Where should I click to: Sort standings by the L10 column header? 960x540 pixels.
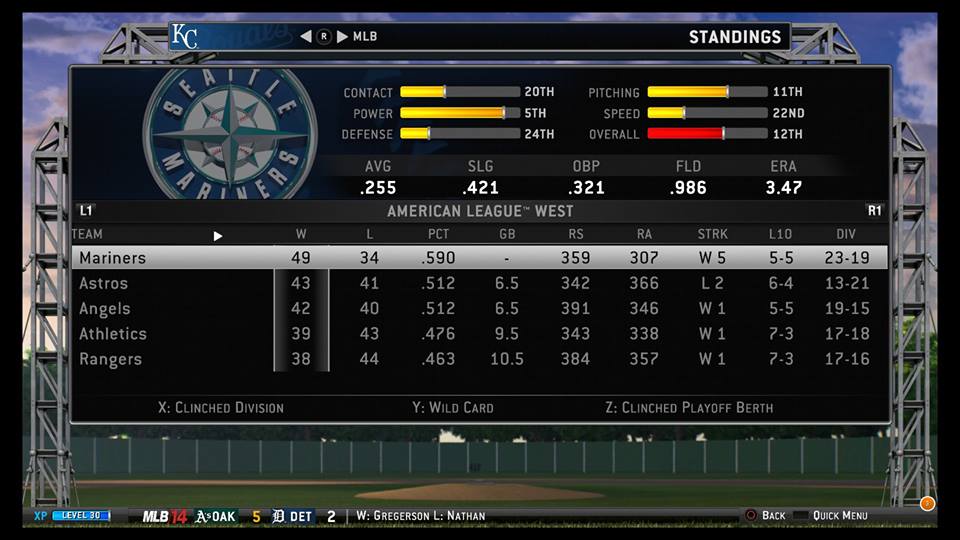click(780, 235)
